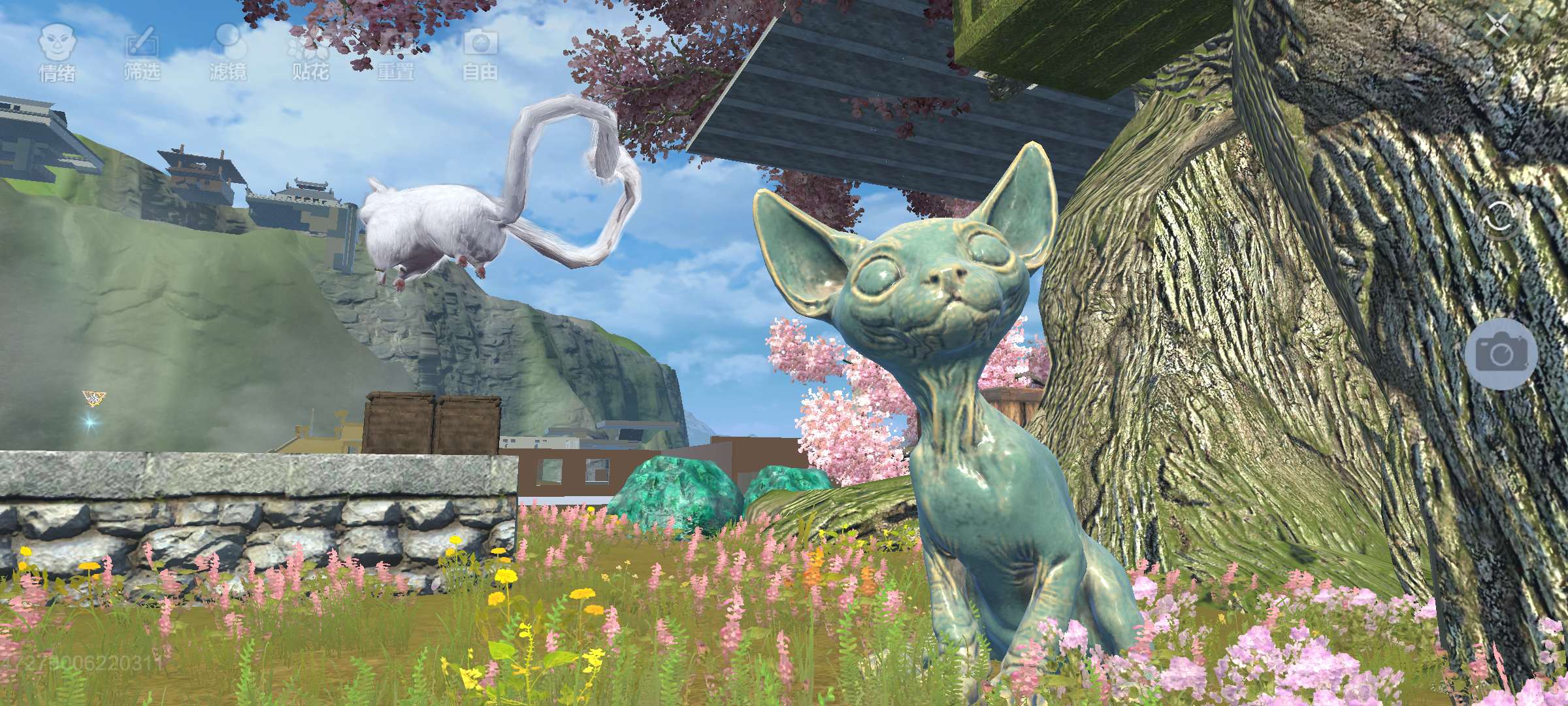Close photo mode with the X button

[x=1497, y=27]
